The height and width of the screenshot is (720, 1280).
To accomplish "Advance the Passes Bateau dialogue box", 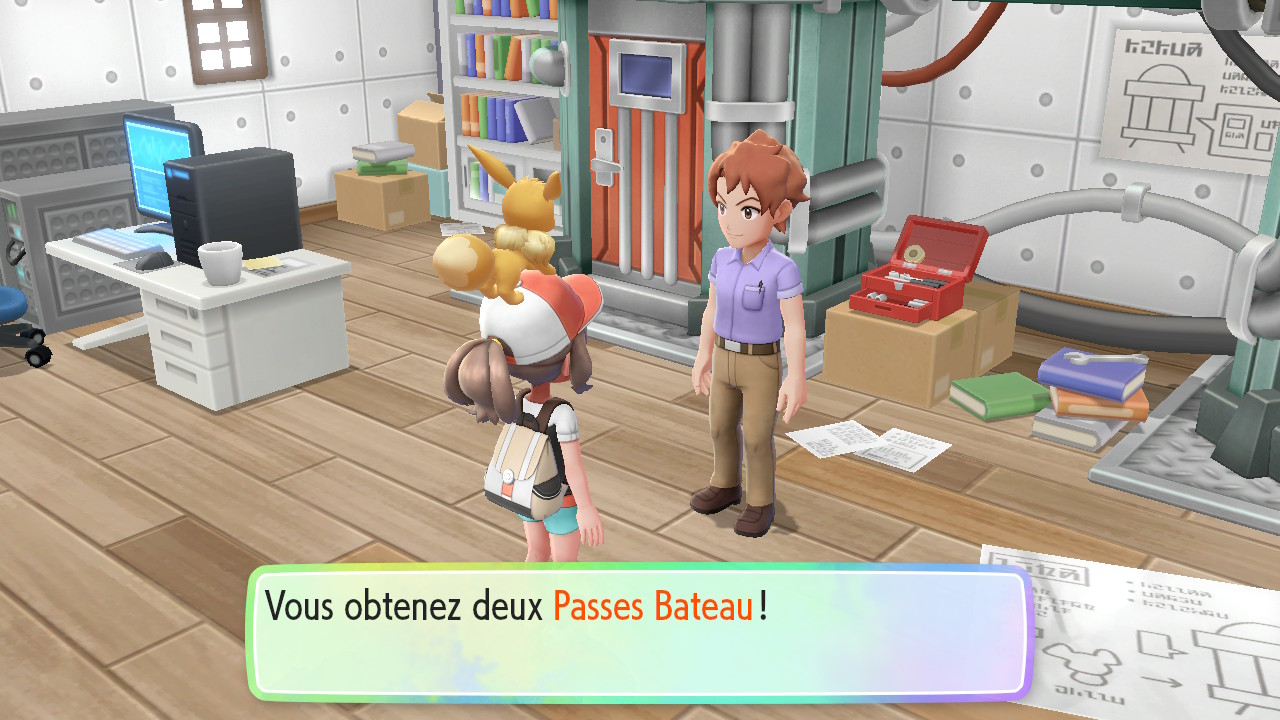I will (638, 632).
